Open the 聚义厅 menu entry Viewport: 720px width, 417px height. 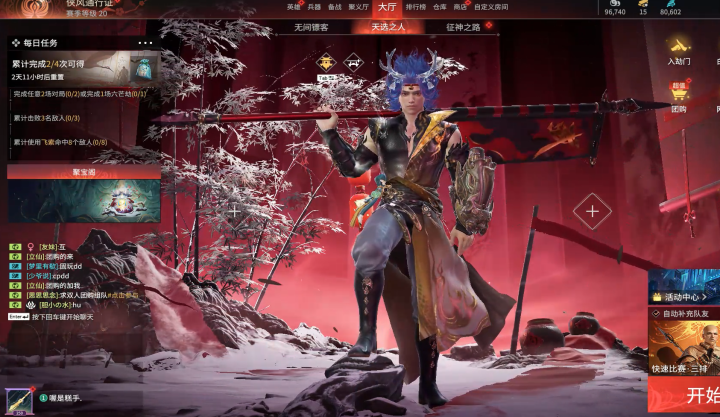358,7
